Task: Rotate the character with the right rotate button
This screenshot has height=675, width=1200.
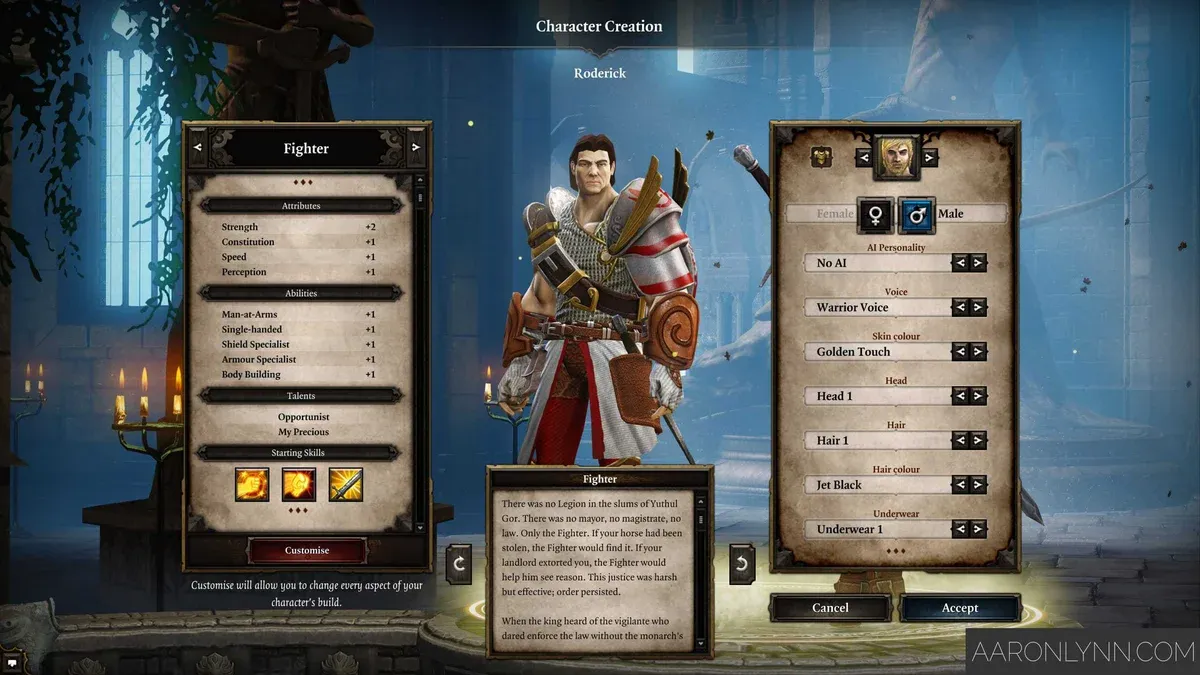Action: tap(741, 563)
